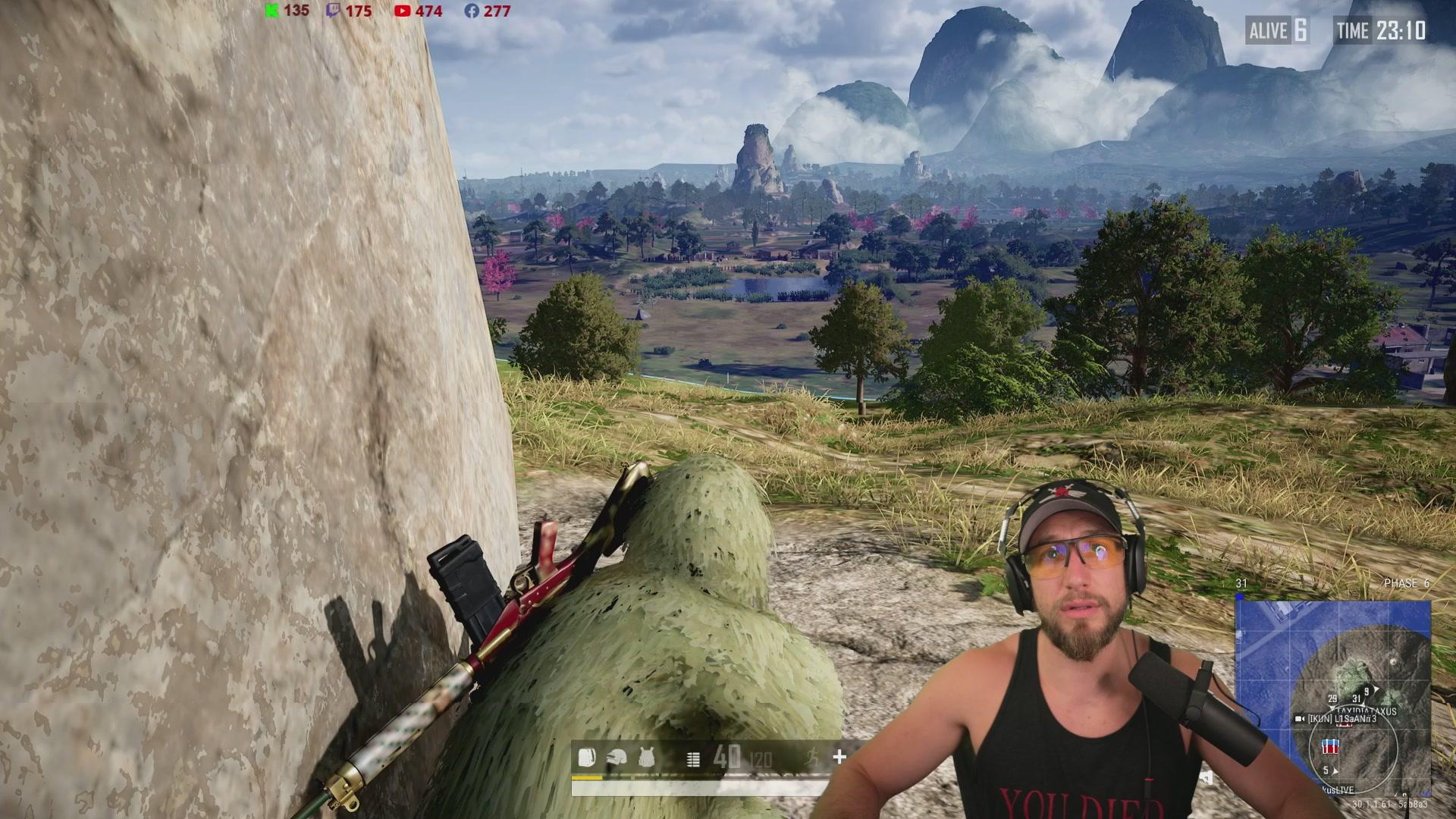This screenshot has height=819, width=1456.
Task: Click the TAXIDIA TAXUS map label
Action: (1367, 711)
